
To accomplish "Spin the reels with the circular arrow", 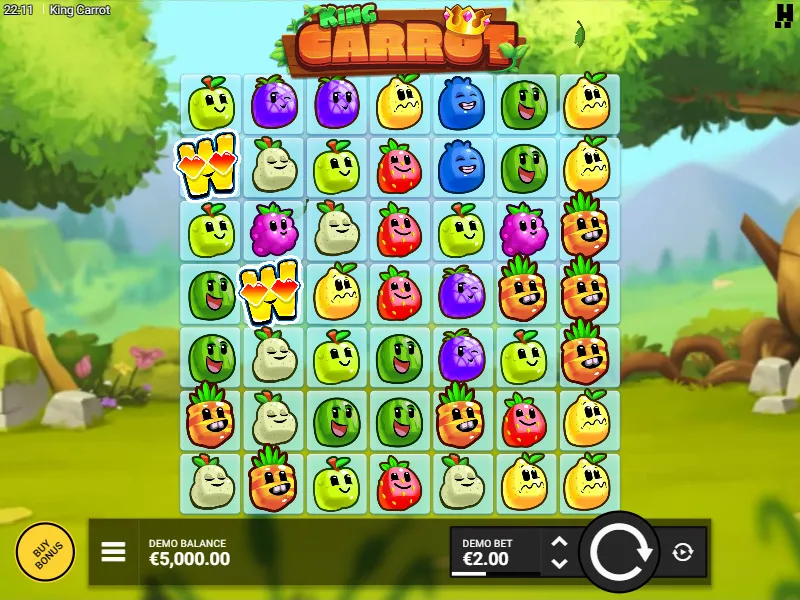I will pyautogui.click(x=619, y=552).
